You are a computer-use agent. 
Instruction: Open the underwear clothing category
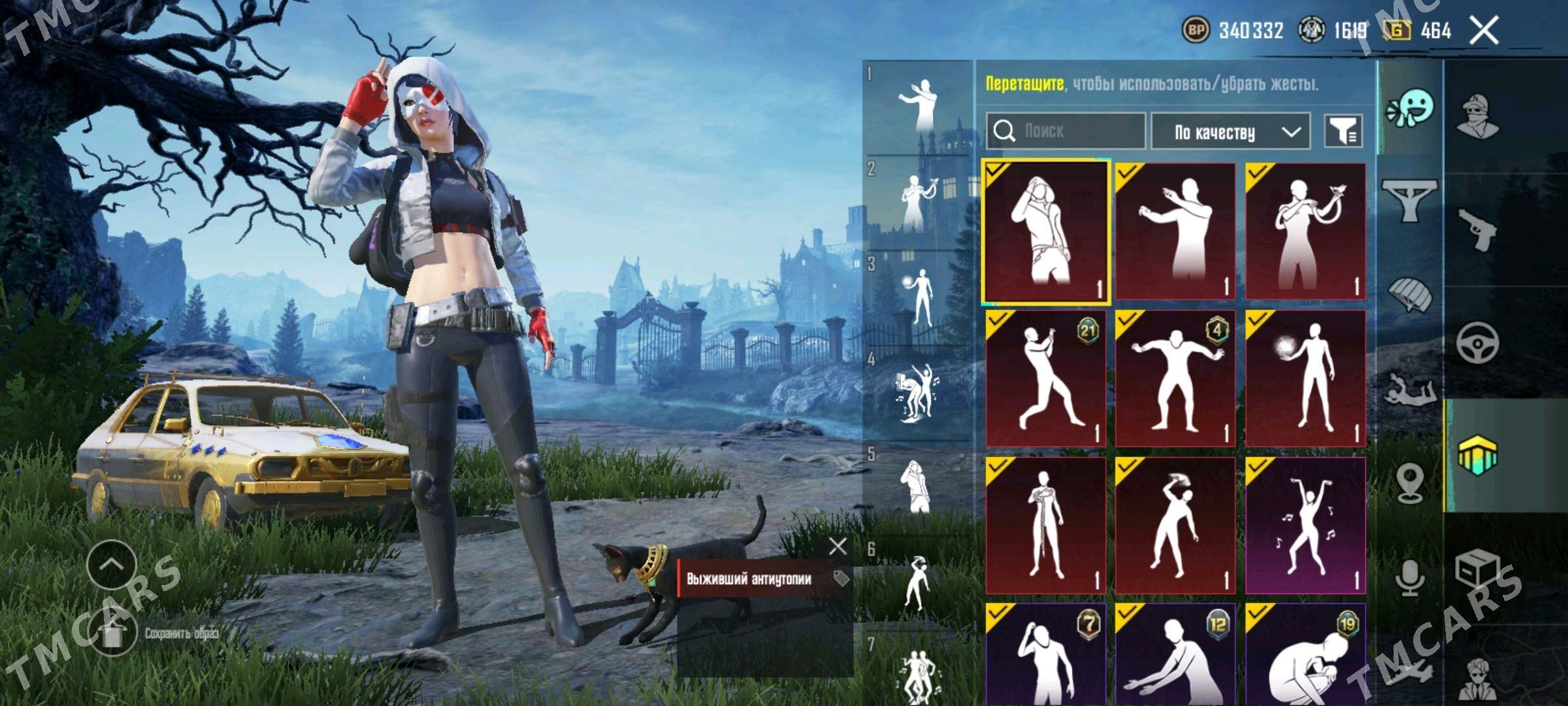(x=1410, y=201)
